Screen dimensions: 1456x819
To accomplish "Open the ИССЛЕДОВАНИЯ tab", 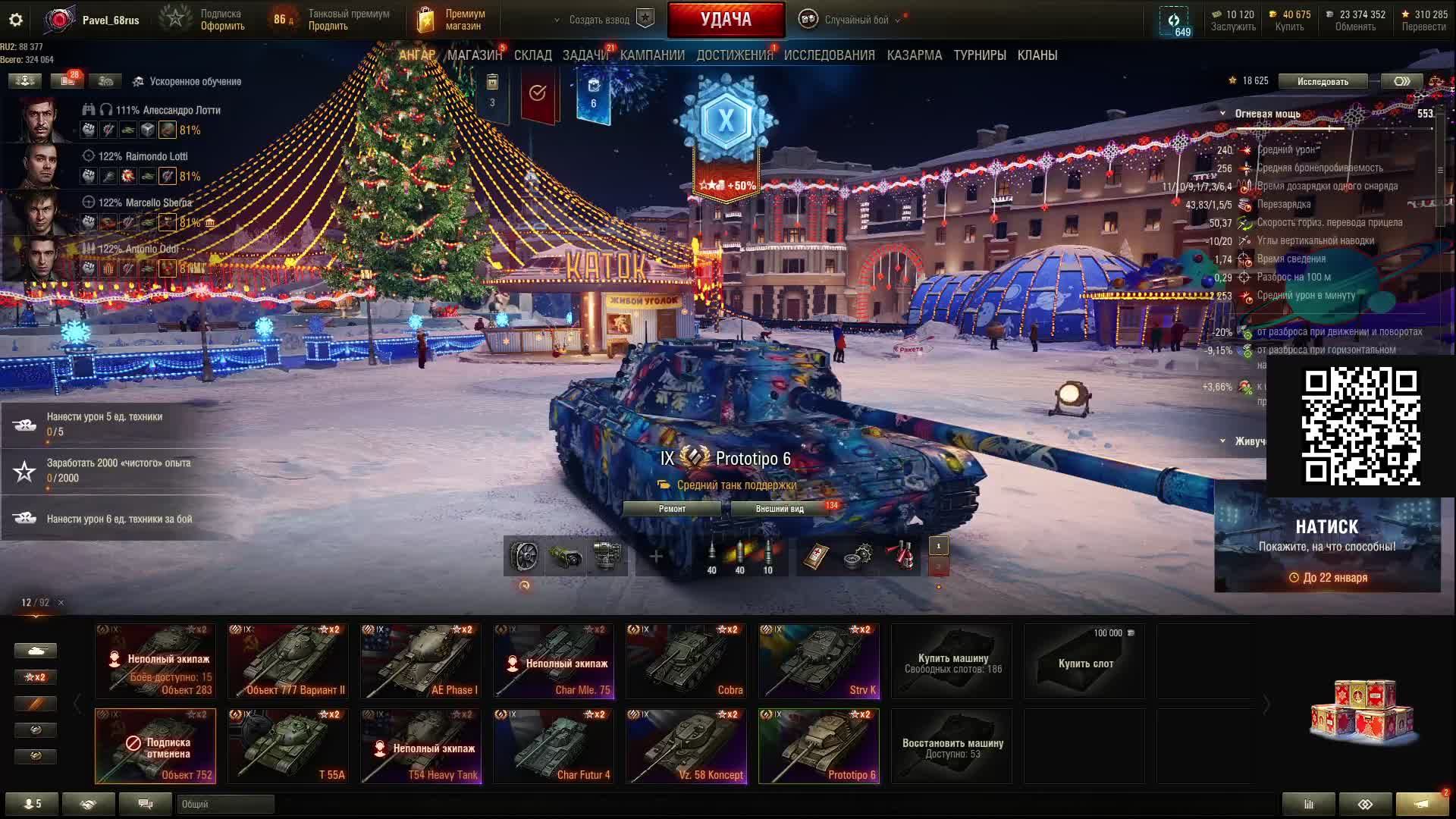I will click(829, 55).
